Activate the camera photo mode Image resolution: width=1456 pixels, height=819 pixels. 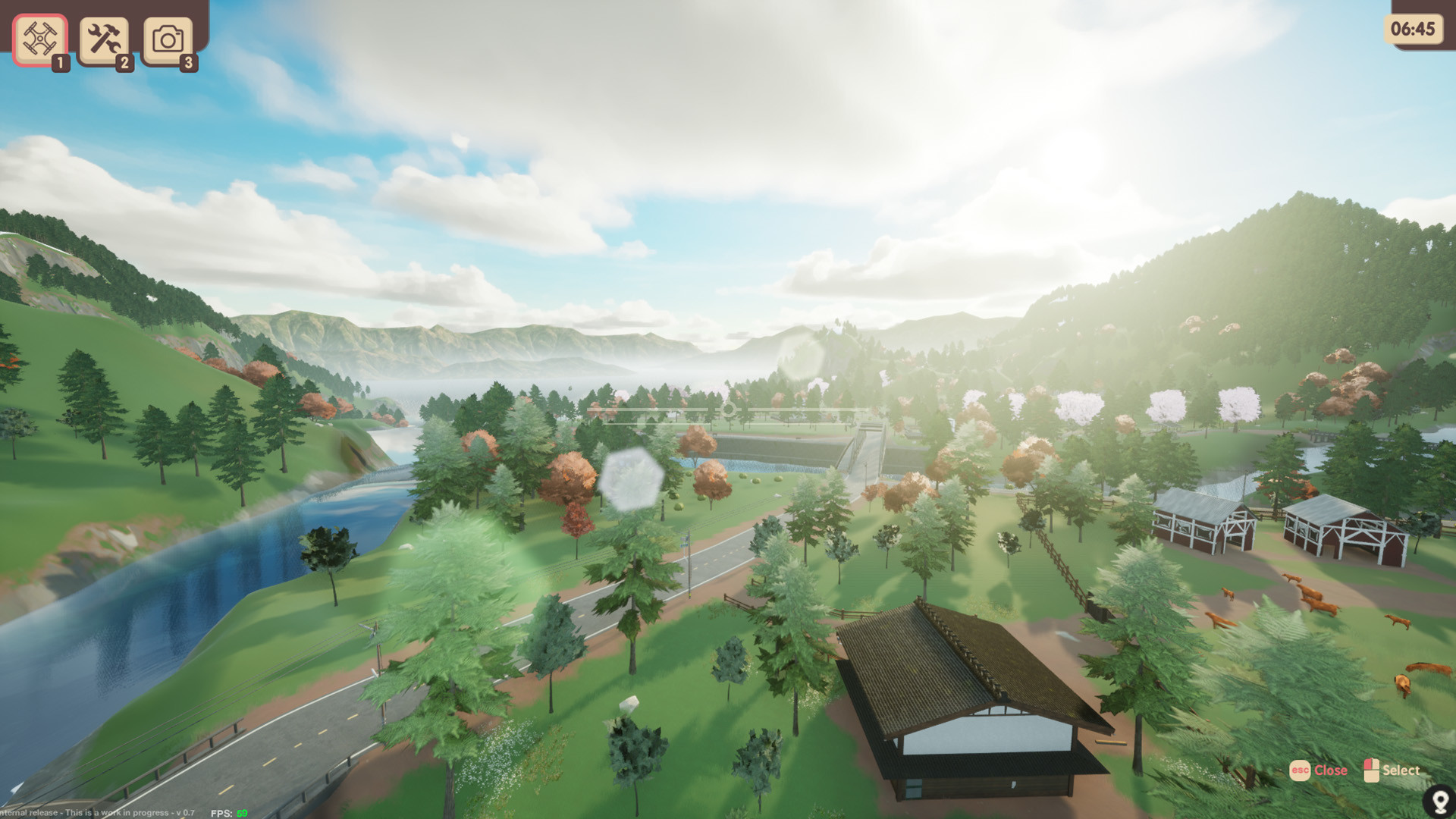168,39
